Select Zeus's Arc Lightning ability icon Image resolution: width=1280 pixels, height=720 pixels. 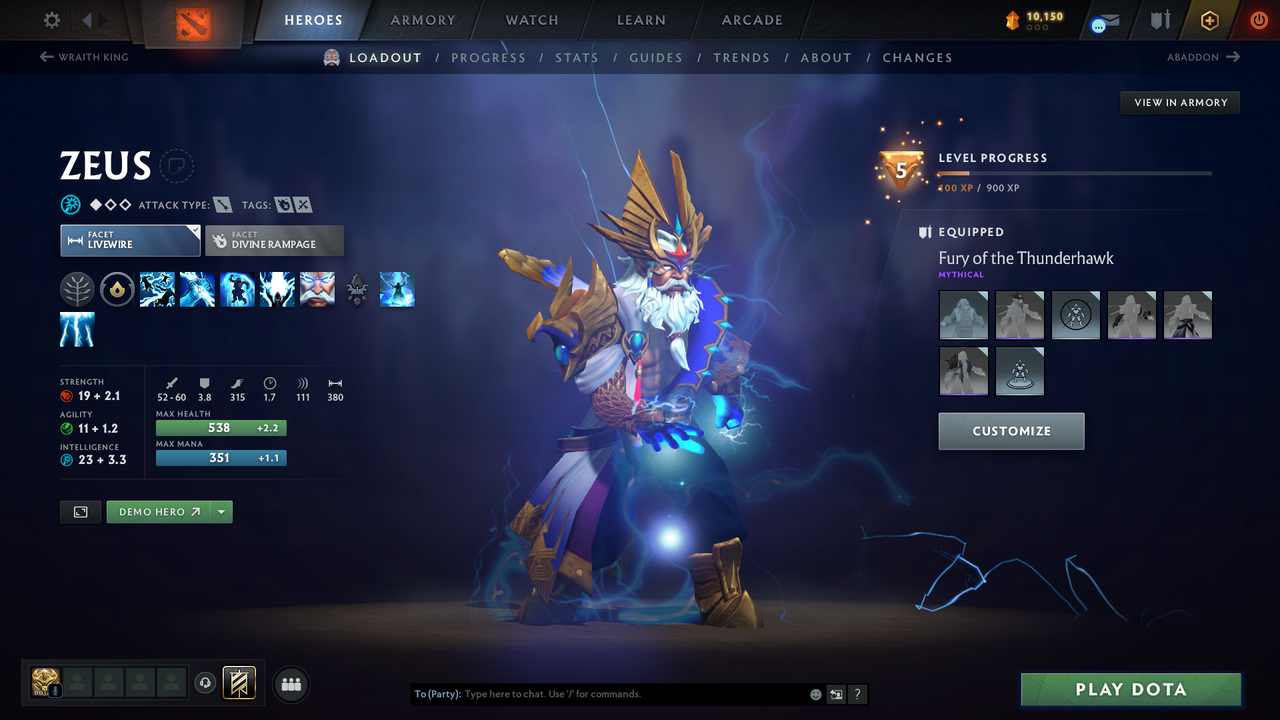[157, 289]
